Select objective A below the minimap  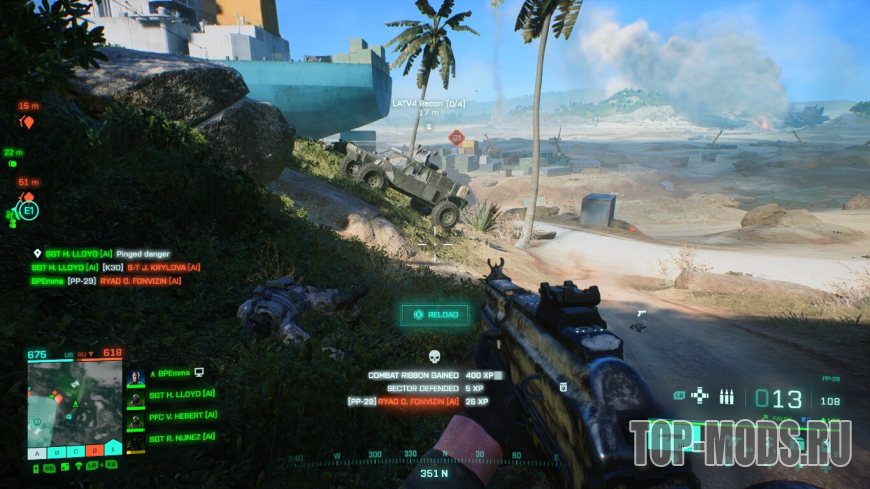(x=35, y=452)
